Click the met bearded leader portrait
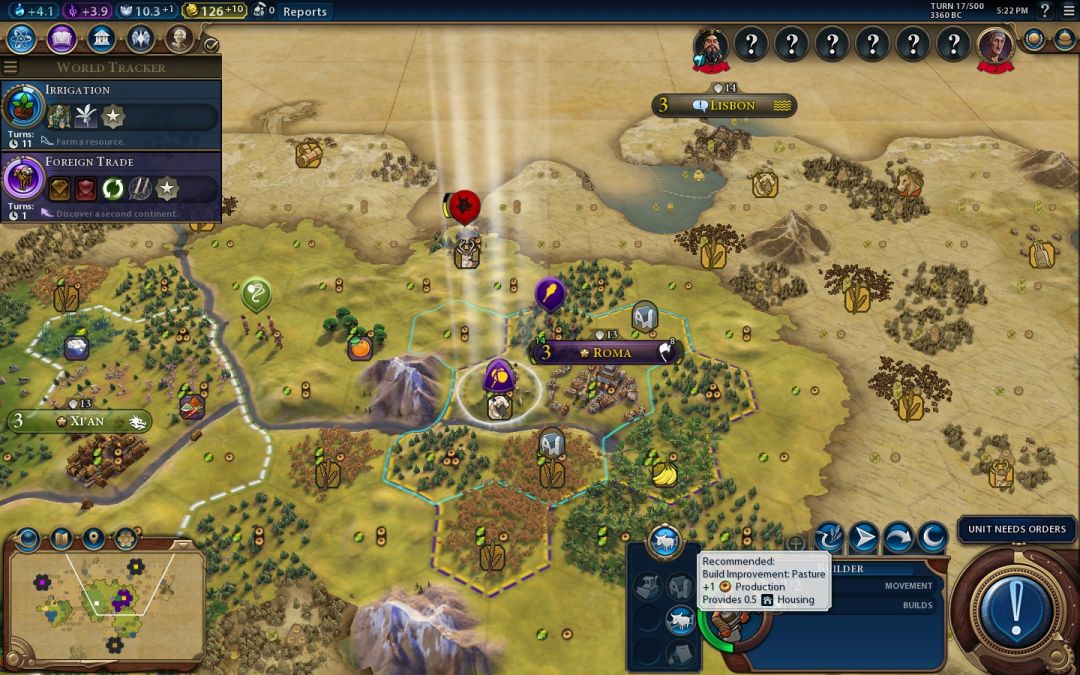 click(711, 44)
